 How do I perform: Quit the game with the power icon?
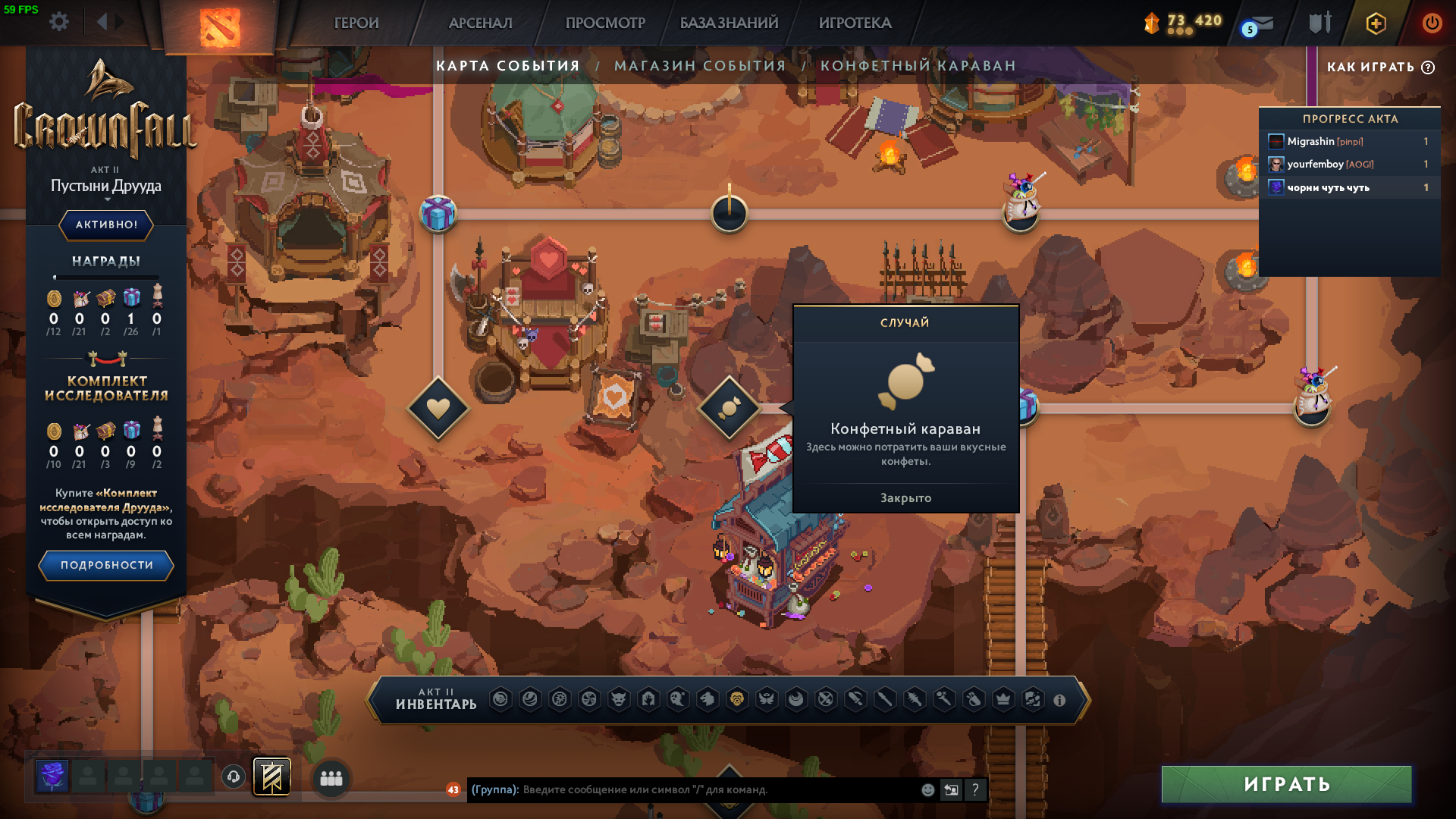(x=1432, y=23)
